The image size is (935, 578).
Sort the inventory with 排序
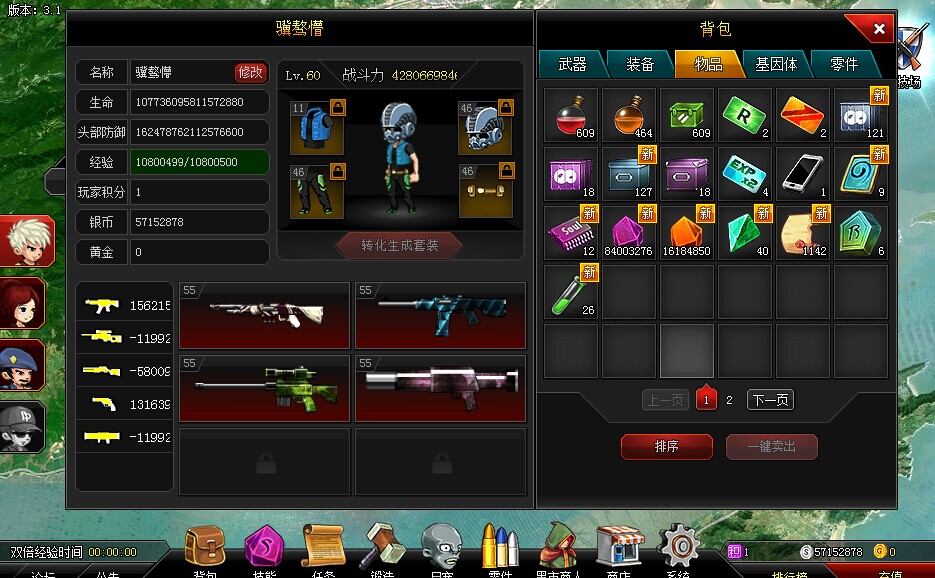coord(666,447)
